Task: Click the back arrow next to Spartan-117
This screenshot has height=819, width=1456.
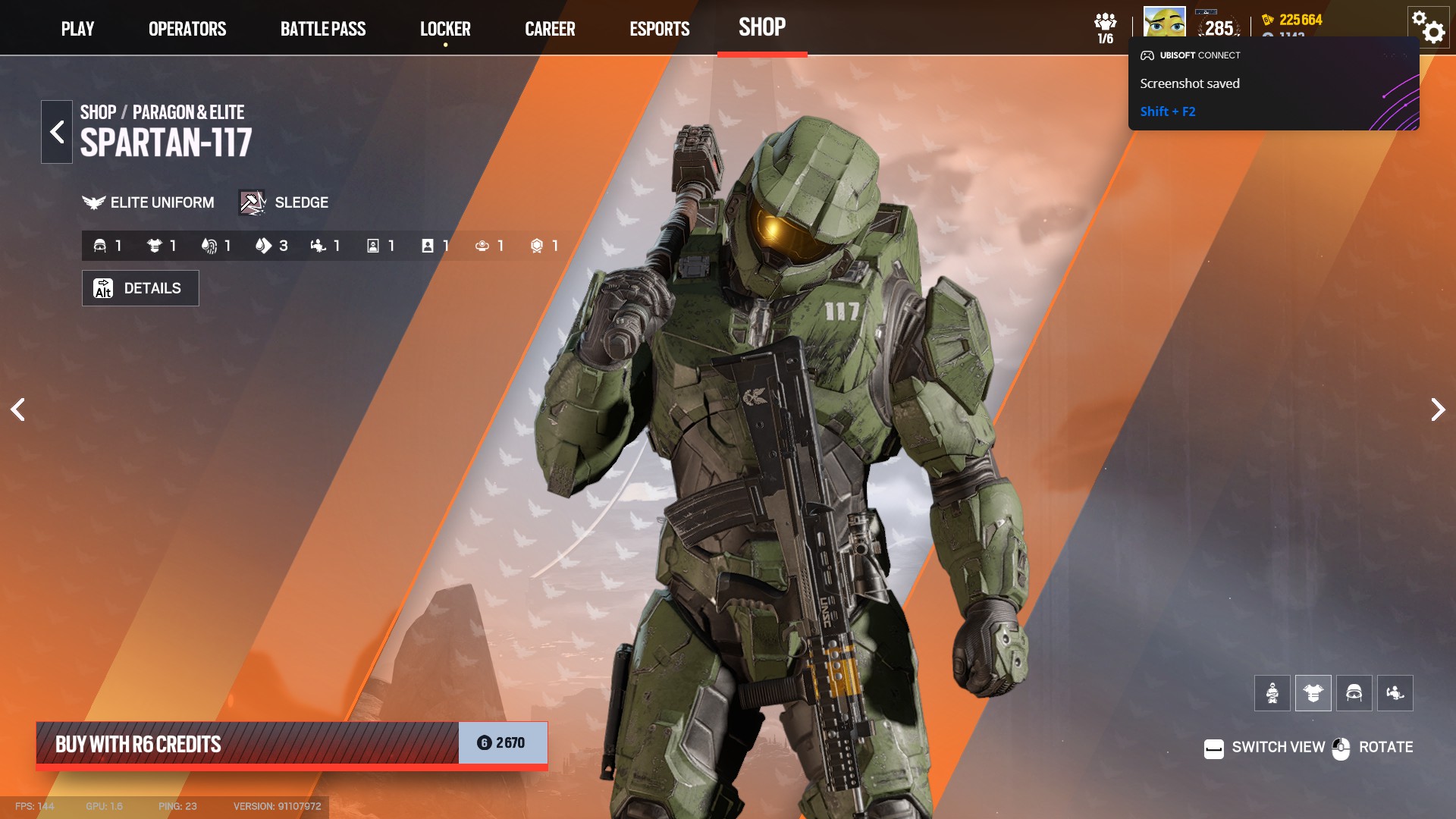Action: (x=57, y=131)
